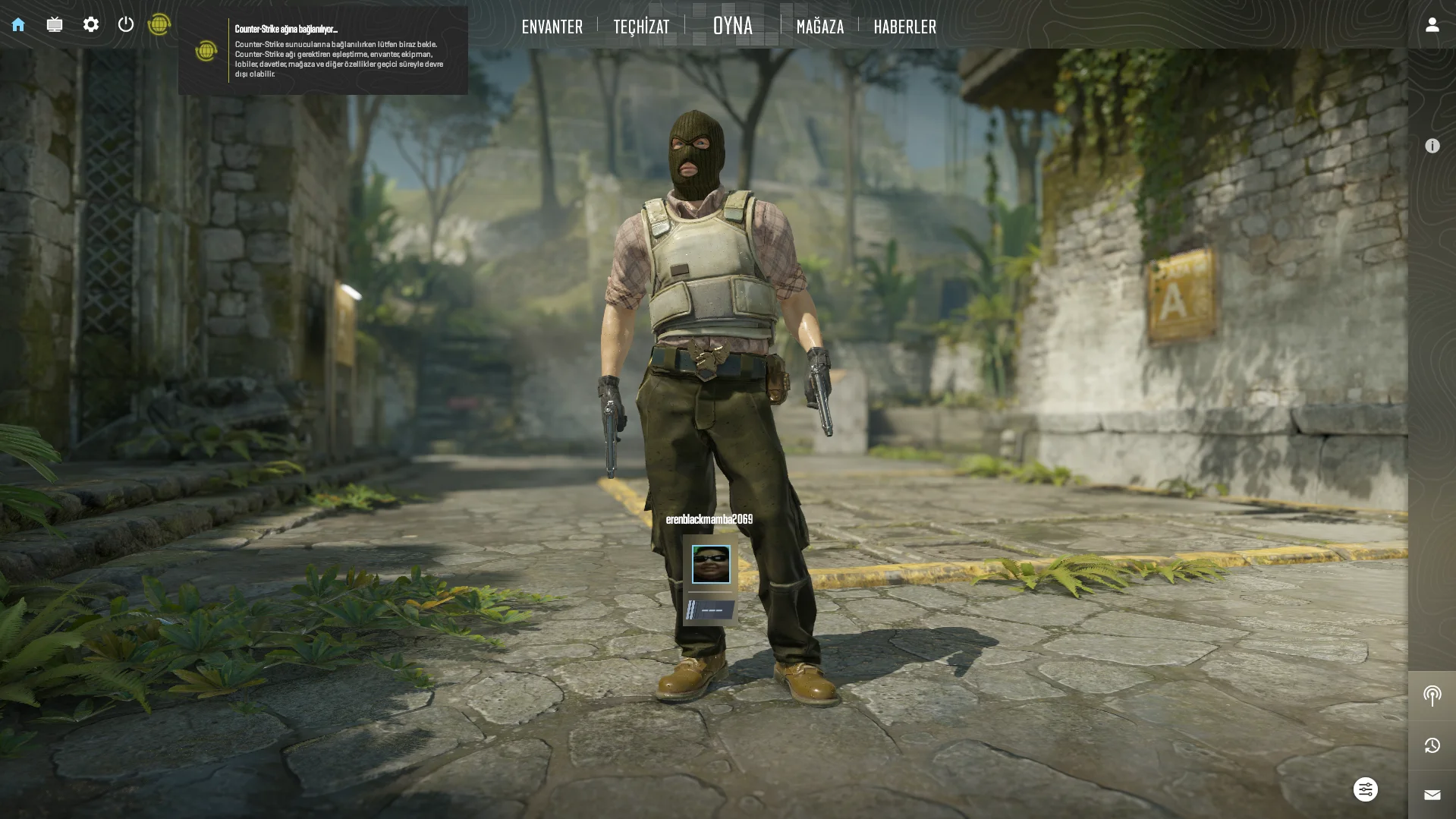1456x819 pixels.
Task: Select player name erenblackmamba2069
Action: click(x=709, y=519)
